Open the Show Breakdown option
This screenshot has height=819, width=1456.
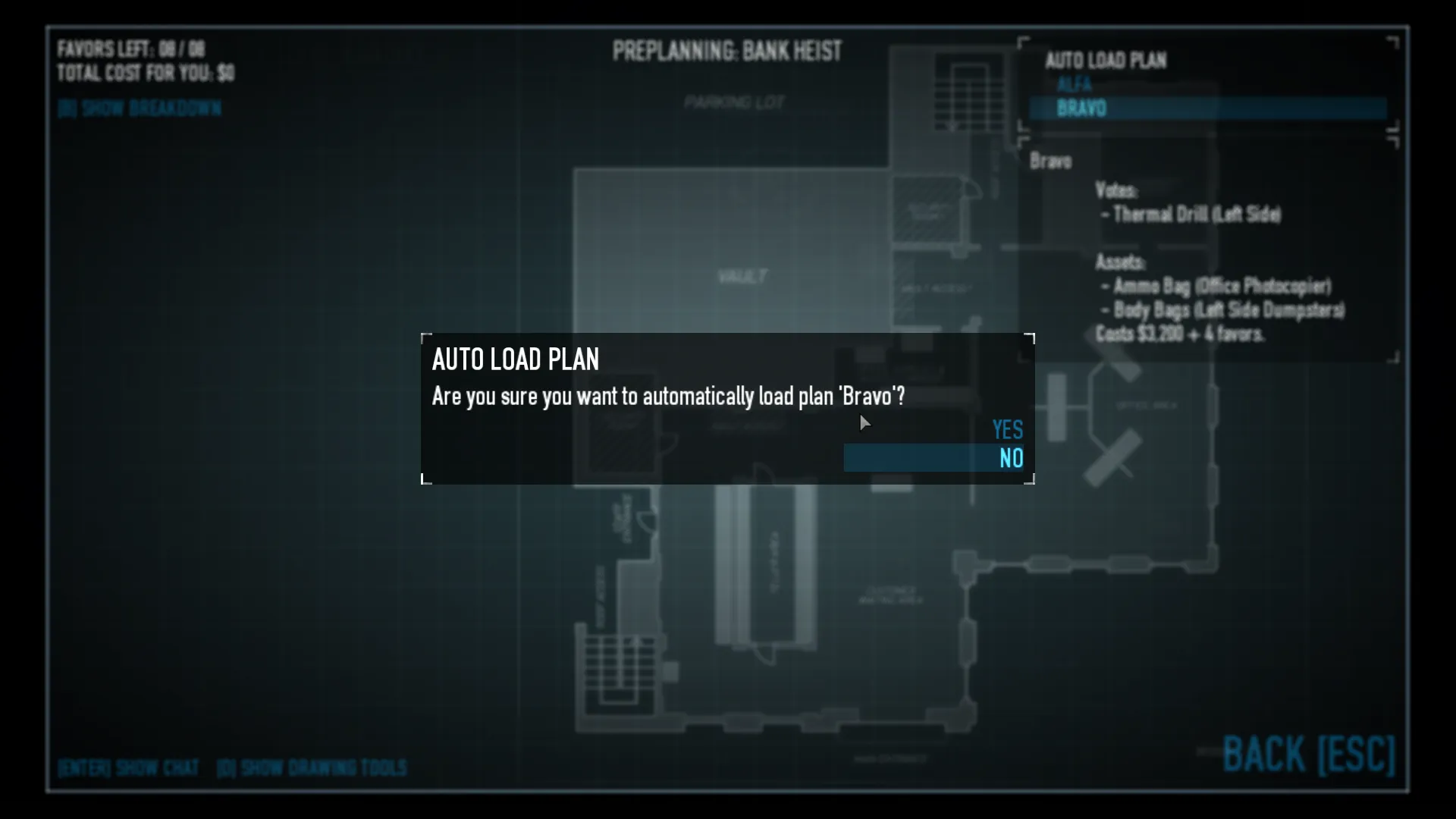[x=140, y=108]
